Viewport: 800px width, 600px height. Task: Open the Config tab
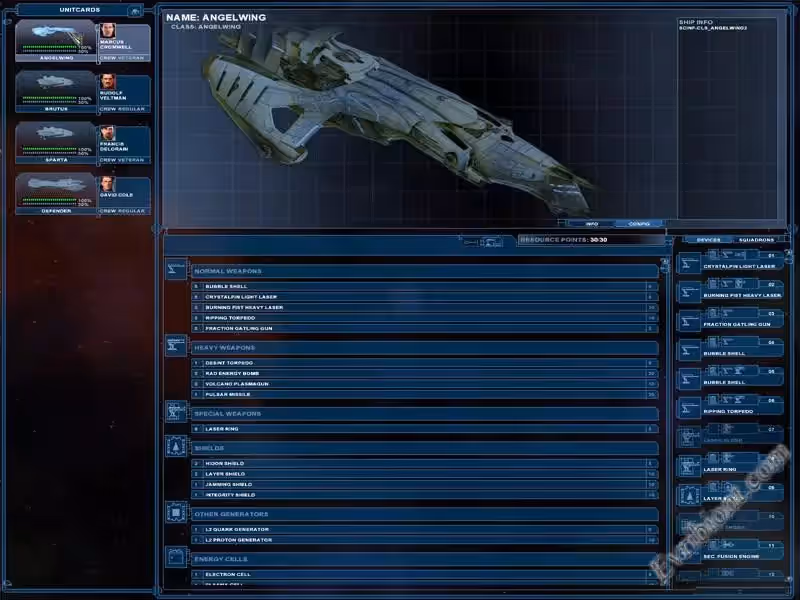tap(638, 224)
